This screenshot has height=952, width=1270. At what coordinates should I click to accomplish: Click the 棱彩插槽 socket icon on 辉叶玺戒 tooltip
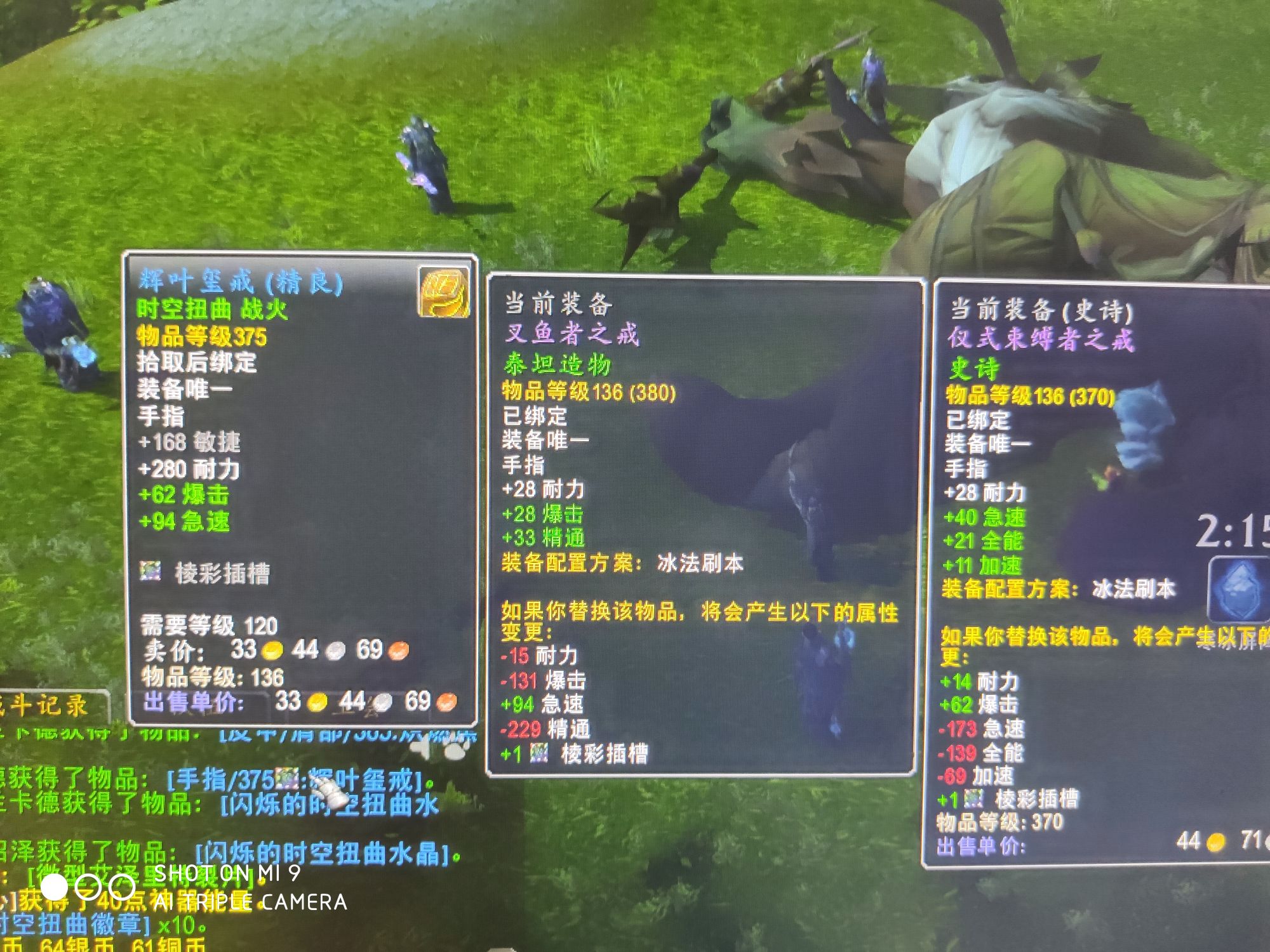click(152, 572)
